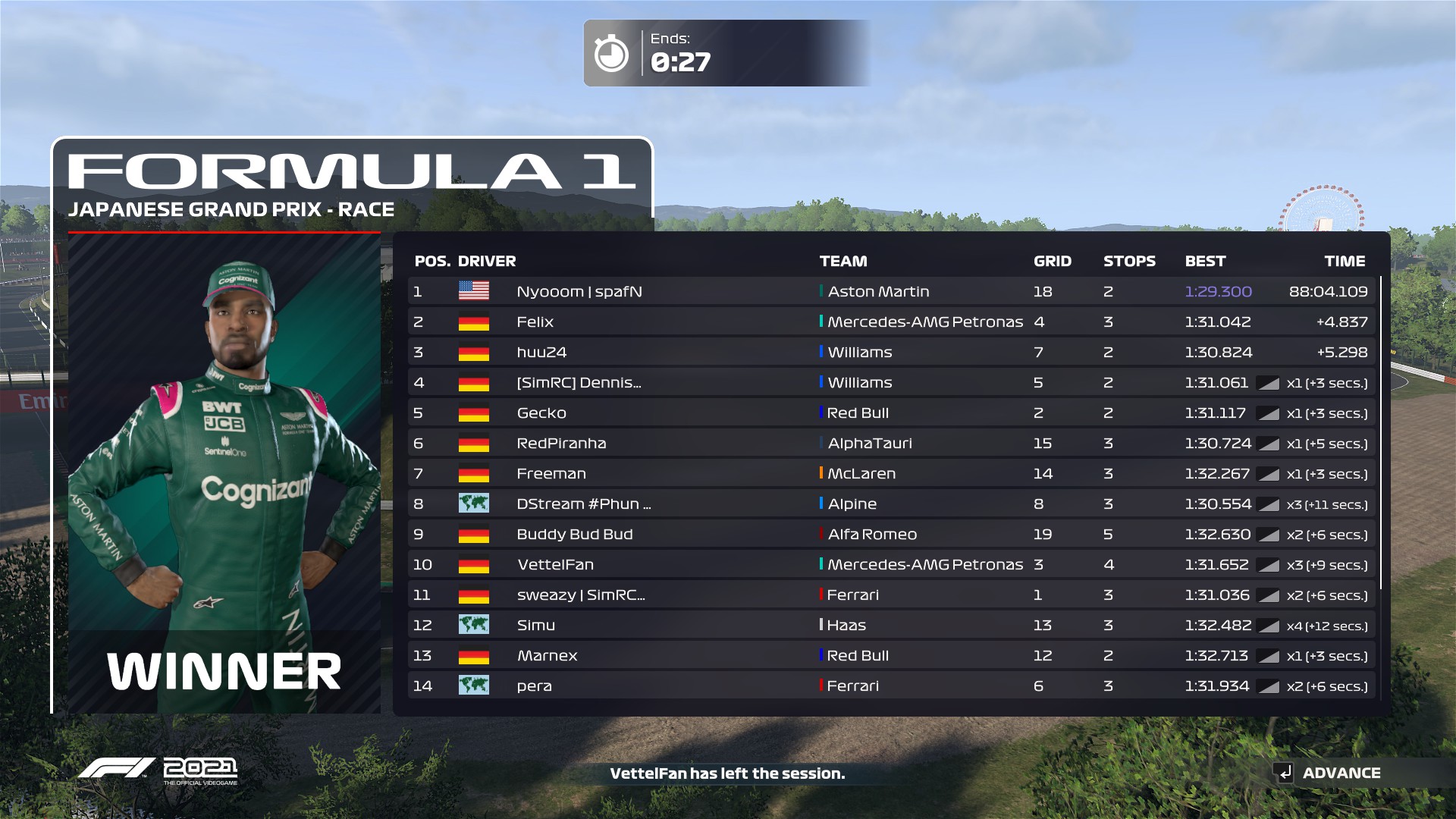
Task: Click the results list scrollbar
Action: pyautogui.click(x=1381, y=432)
